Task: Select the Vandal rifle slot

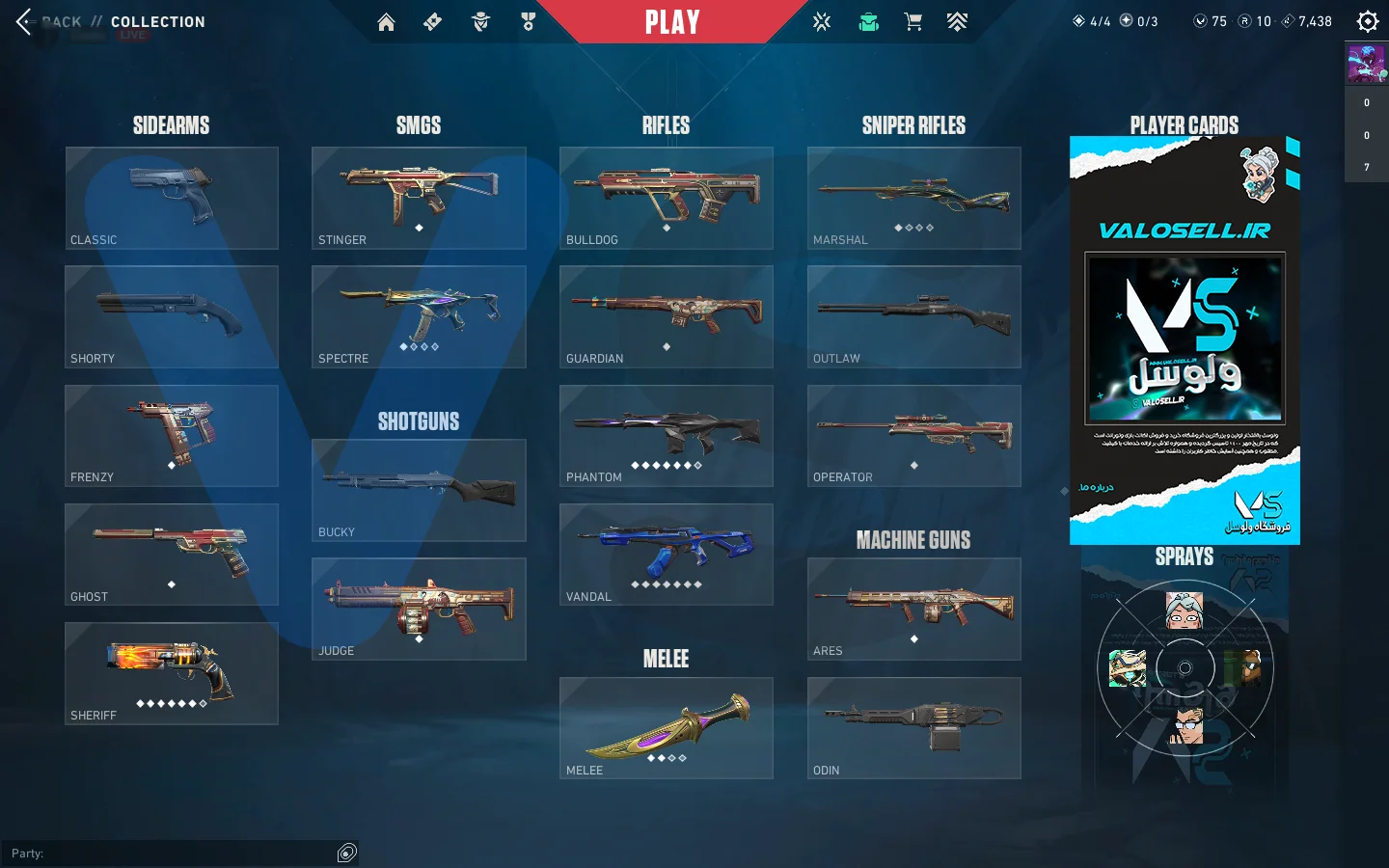Action: 667,555
